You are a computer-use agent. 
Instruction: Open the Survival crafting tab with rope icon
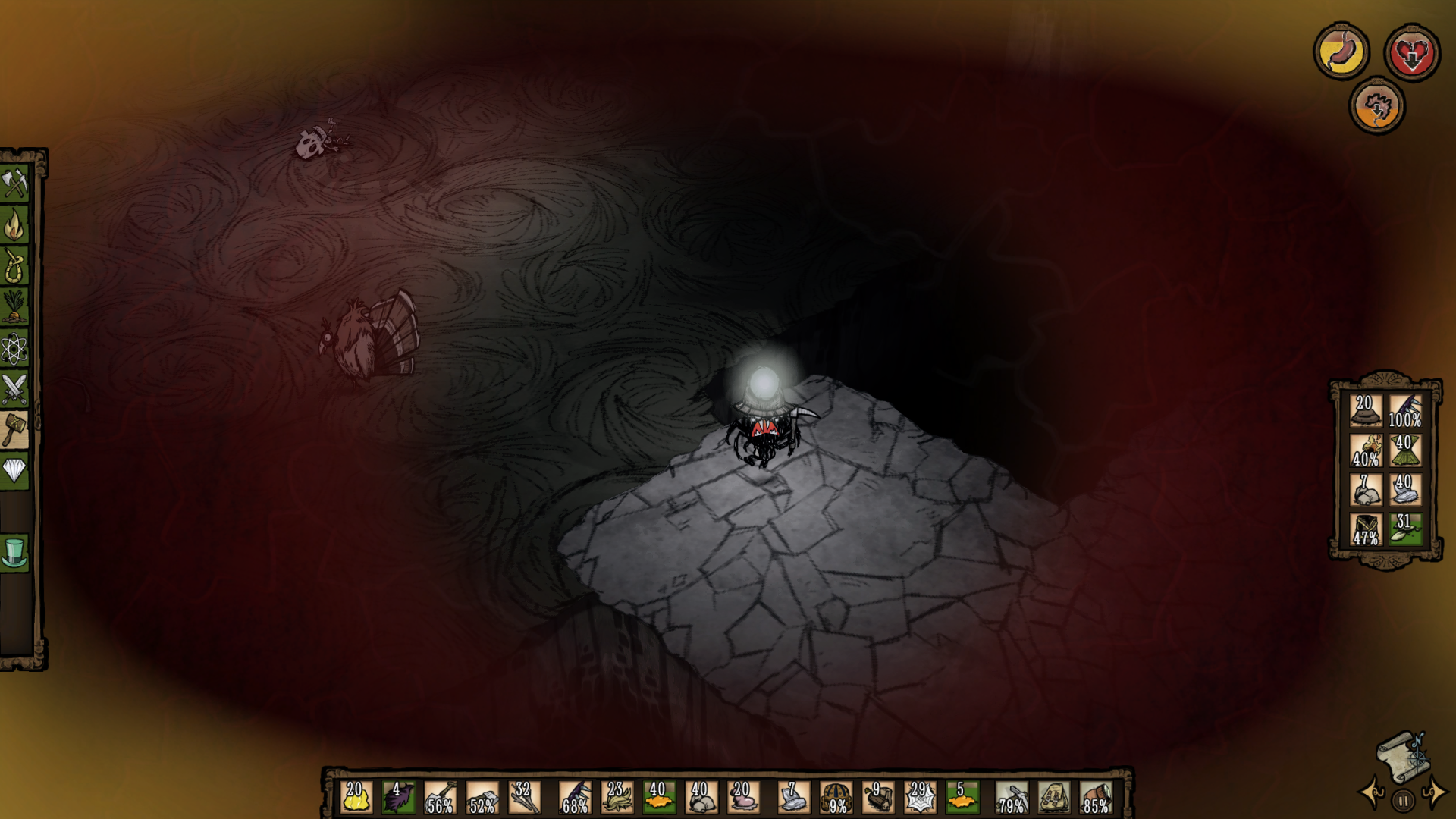[14, 265]
